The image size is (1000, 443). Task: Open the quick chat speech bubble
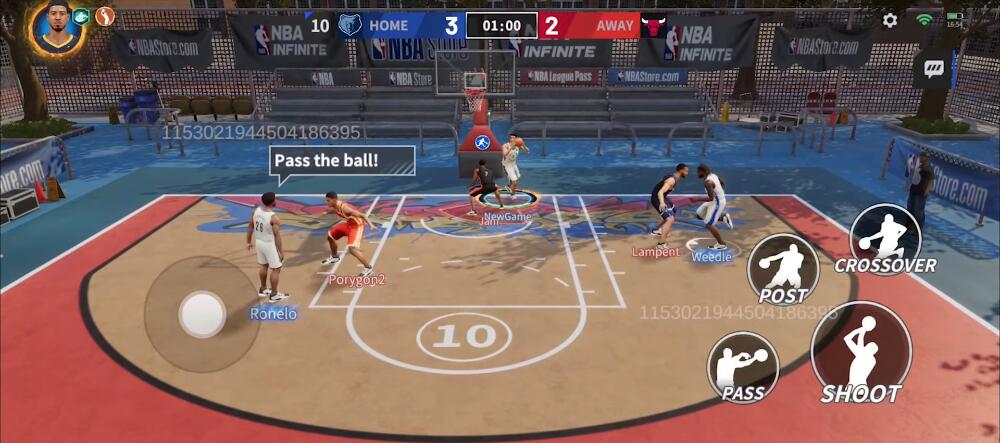coord(934,69)
